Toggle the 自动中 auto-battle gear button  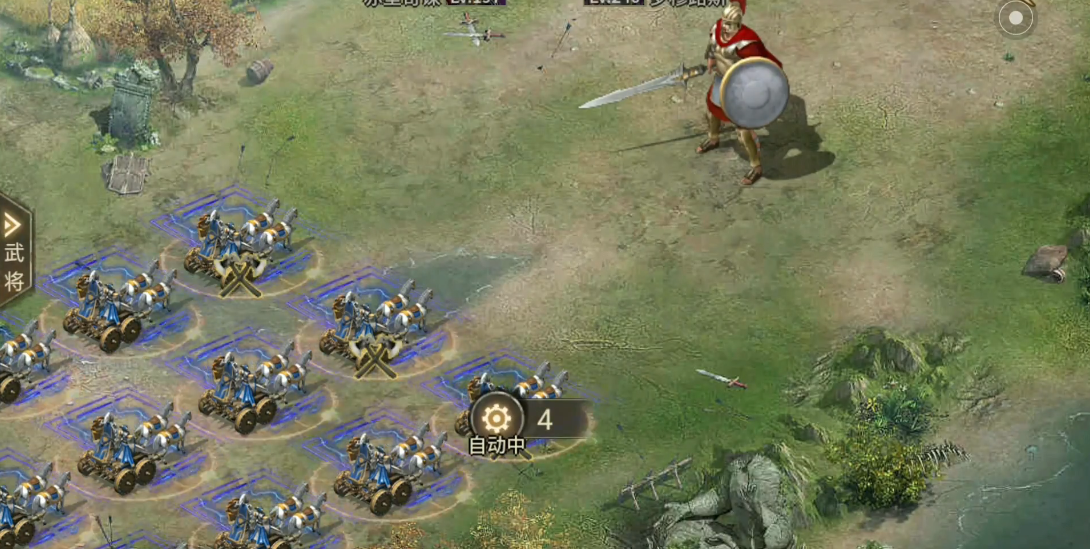pos(497,418)
